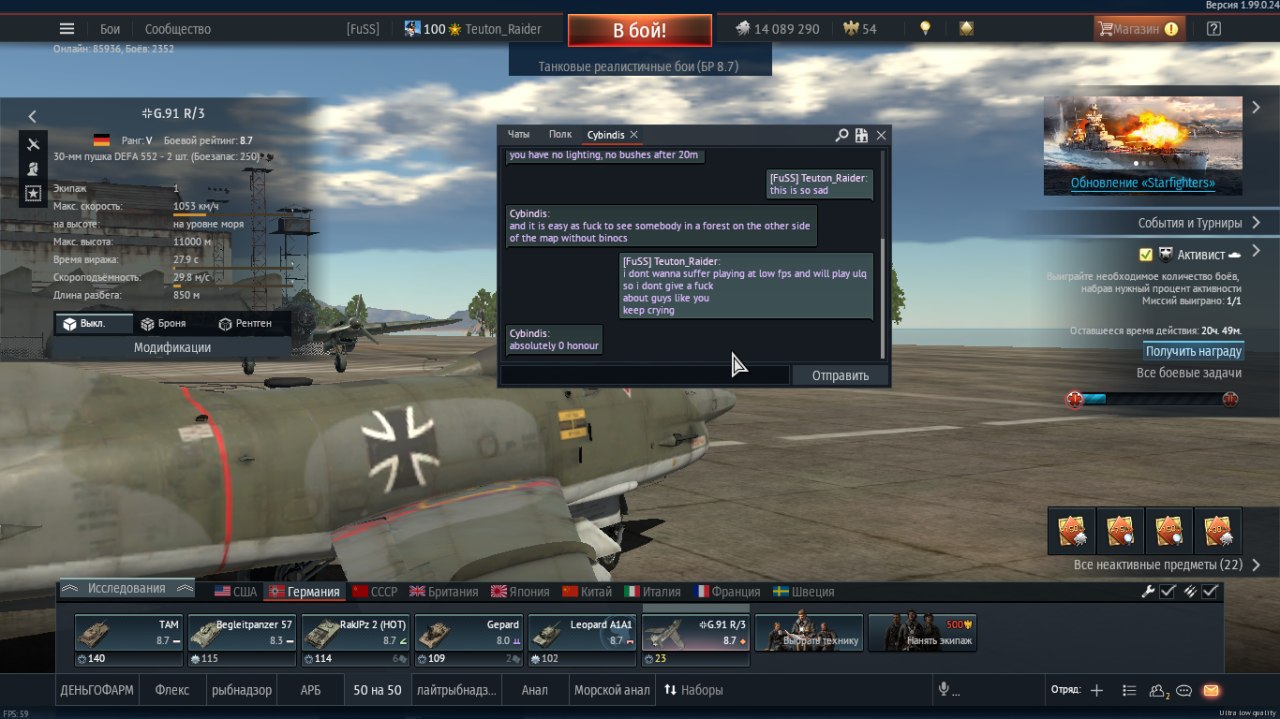Start battle with the В бой! button

(639, 30)
